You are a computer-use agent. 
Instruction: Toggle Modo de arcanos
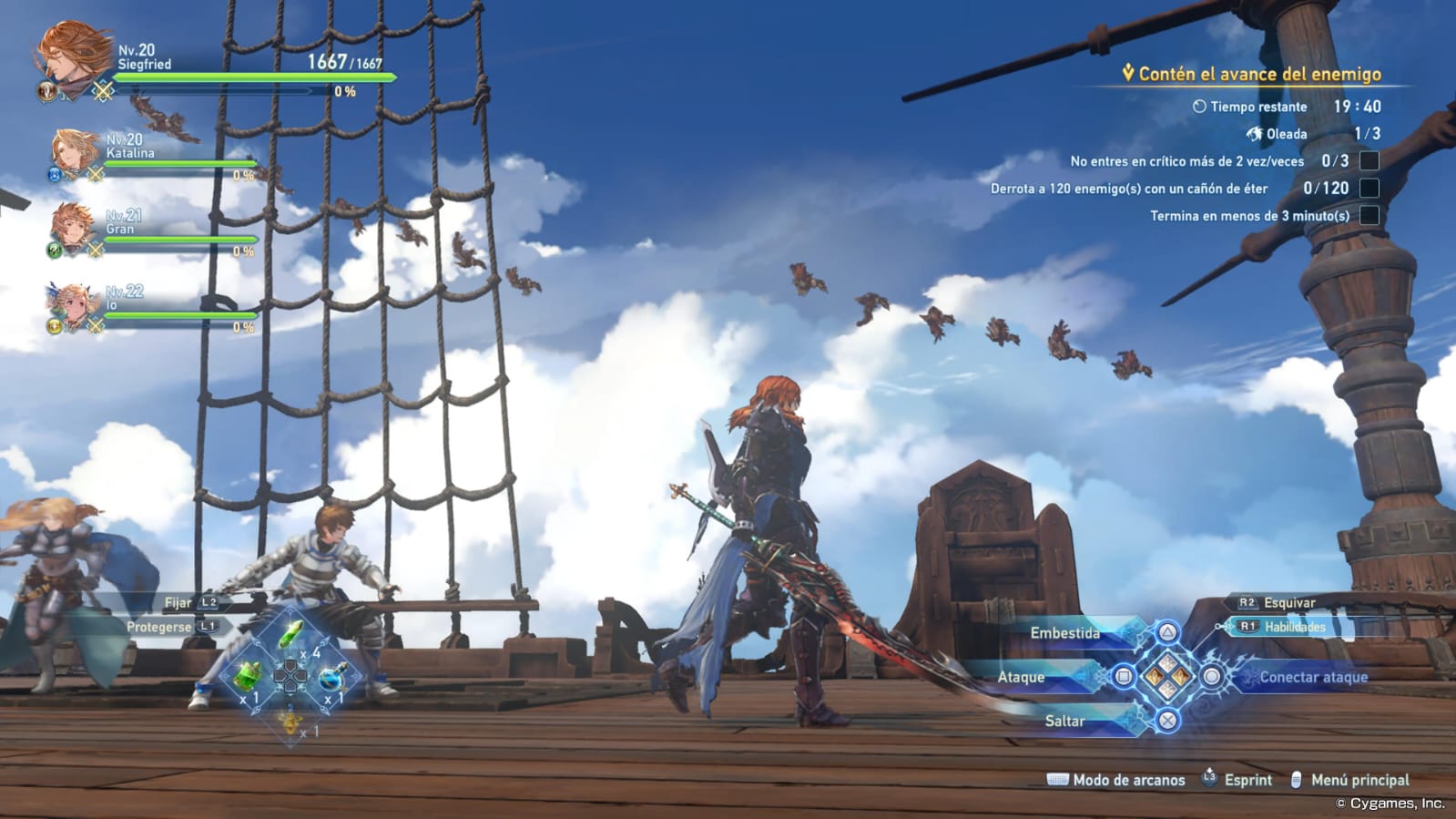[1127, 780]
